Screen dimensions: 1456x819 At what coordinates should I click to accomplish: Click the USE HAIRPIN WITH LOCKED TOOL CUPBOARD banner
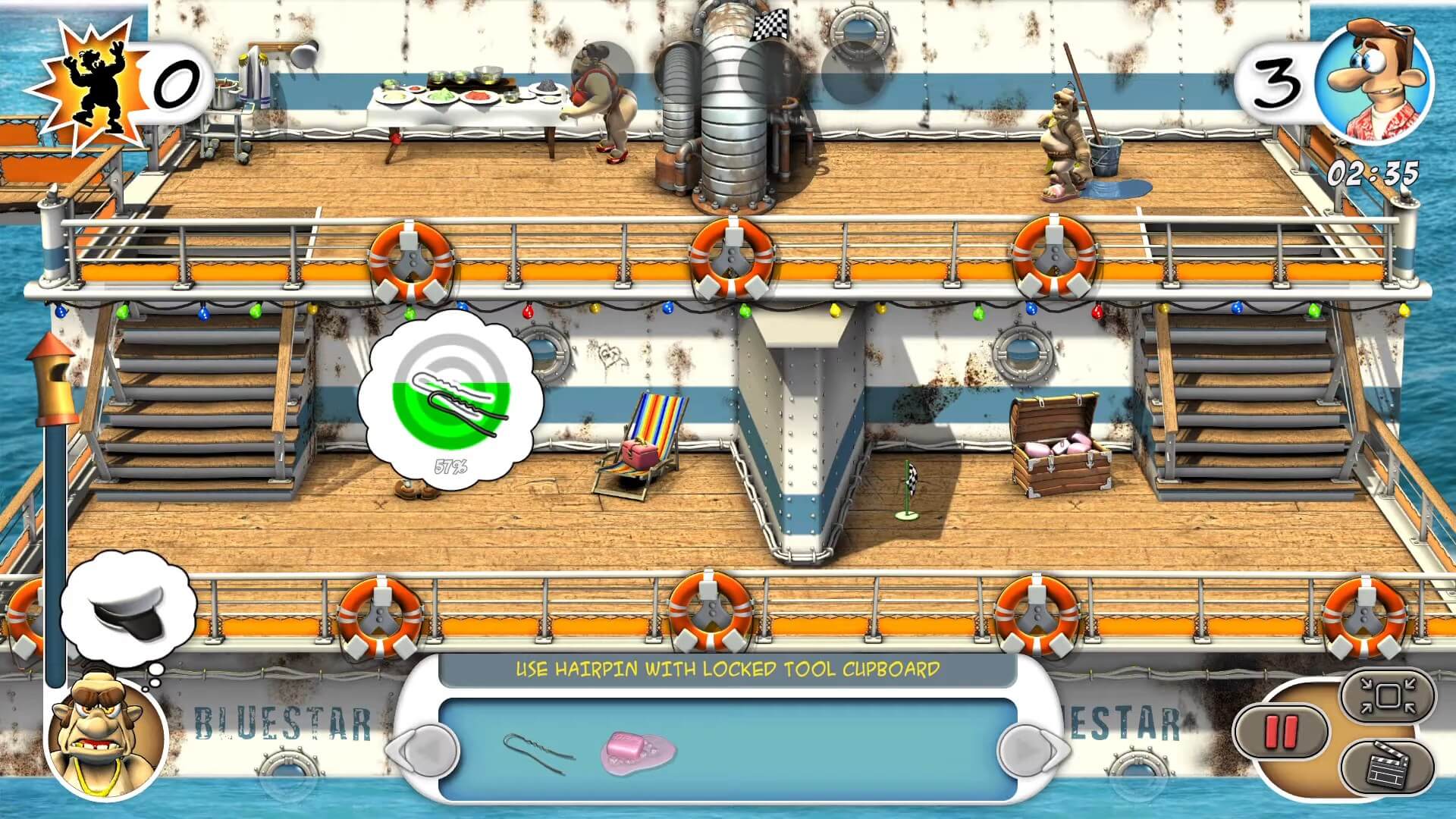(728, 669)
